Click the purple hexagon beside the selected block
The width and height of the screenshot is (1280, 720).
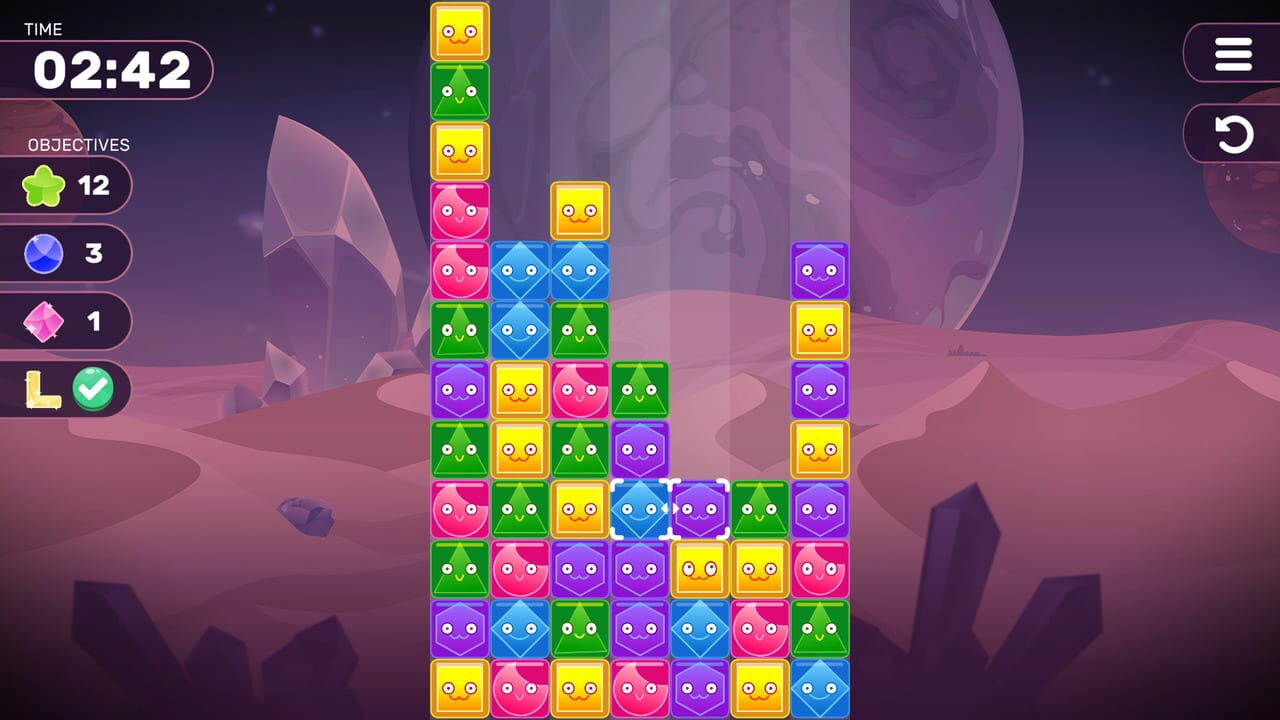click(x=701, y=510)
